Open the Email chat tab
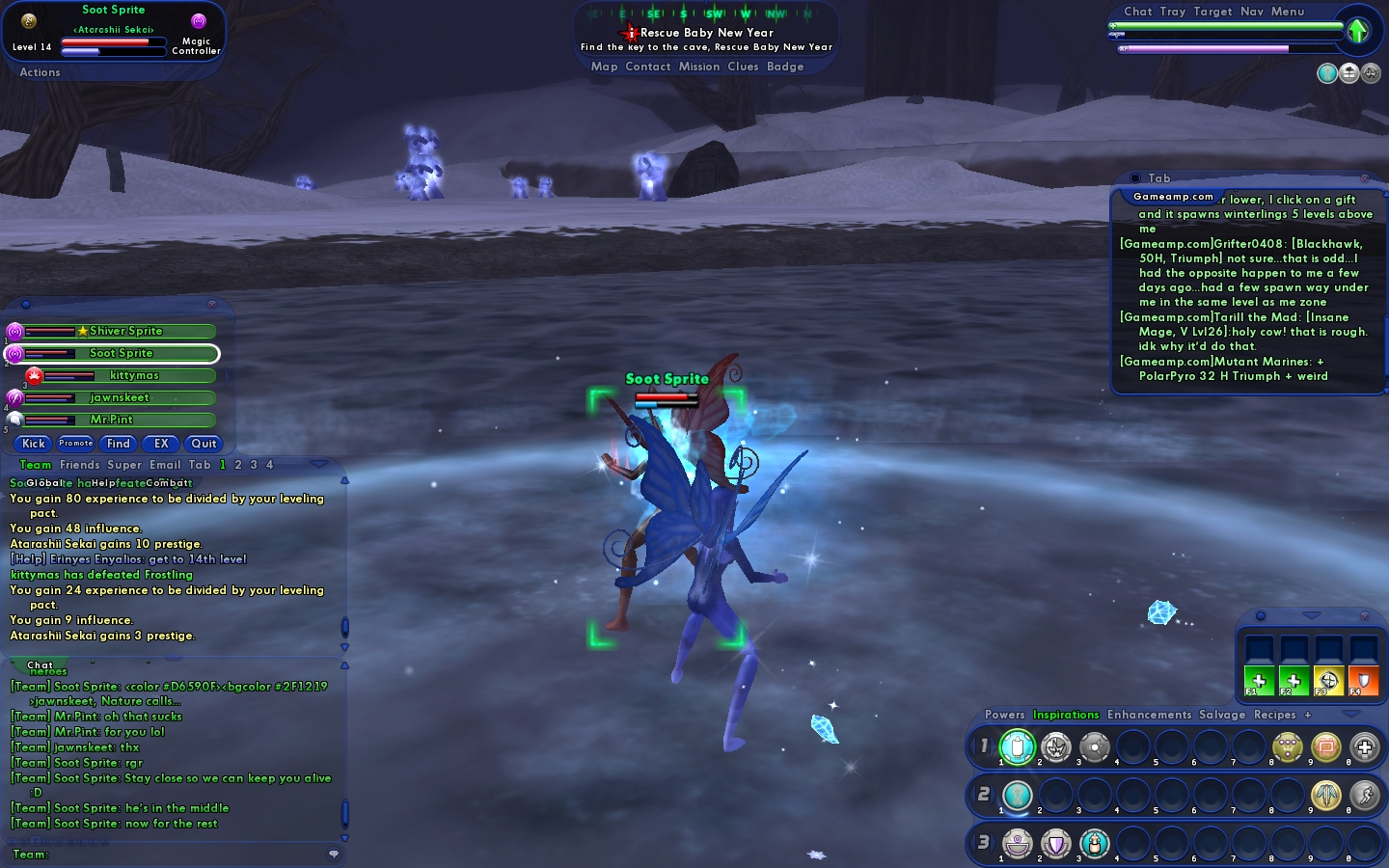1389x868 pixels. (x=165, y=465)
